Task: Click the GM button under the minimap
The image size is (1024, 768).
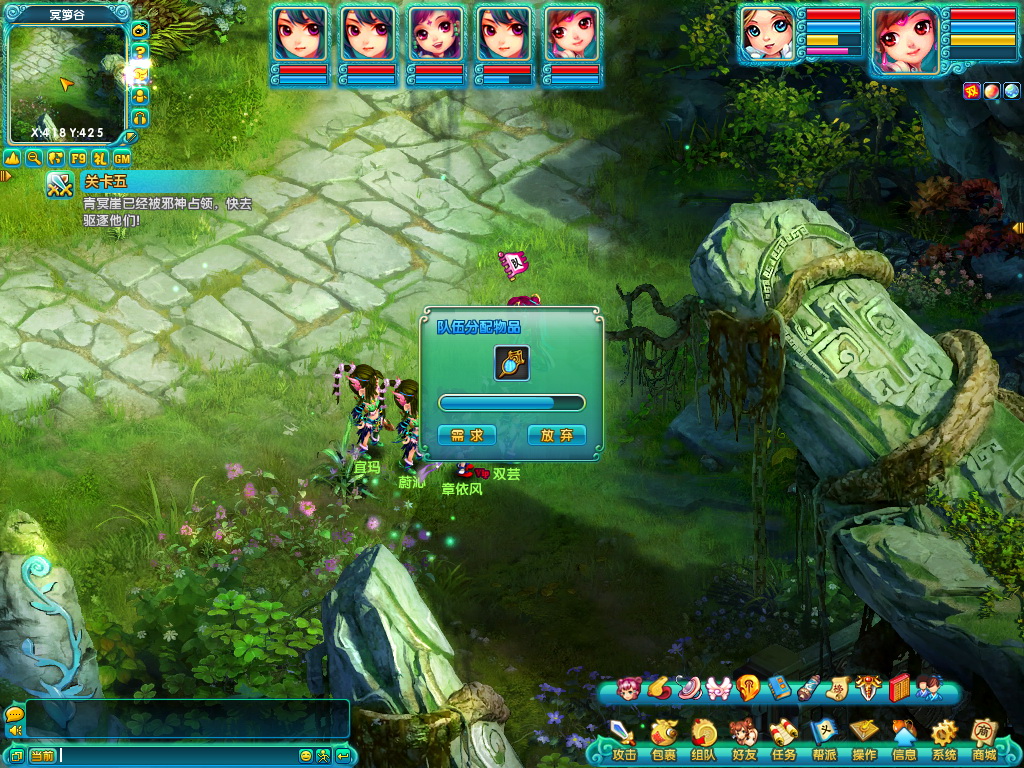Action: (x=122, y=158)
